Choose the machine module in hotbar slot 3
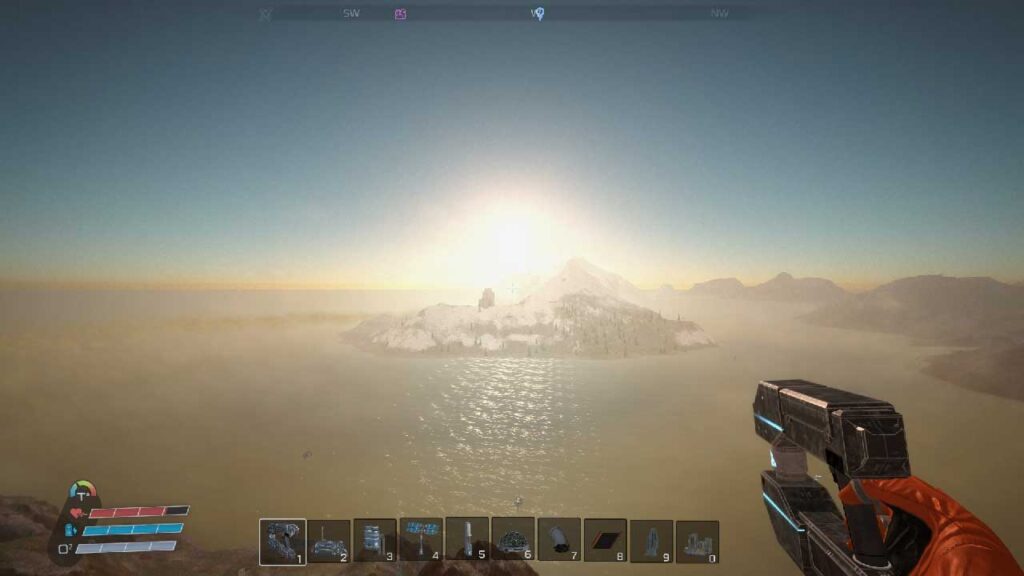Screen dimensions: 1024x576 click(375, 541)
